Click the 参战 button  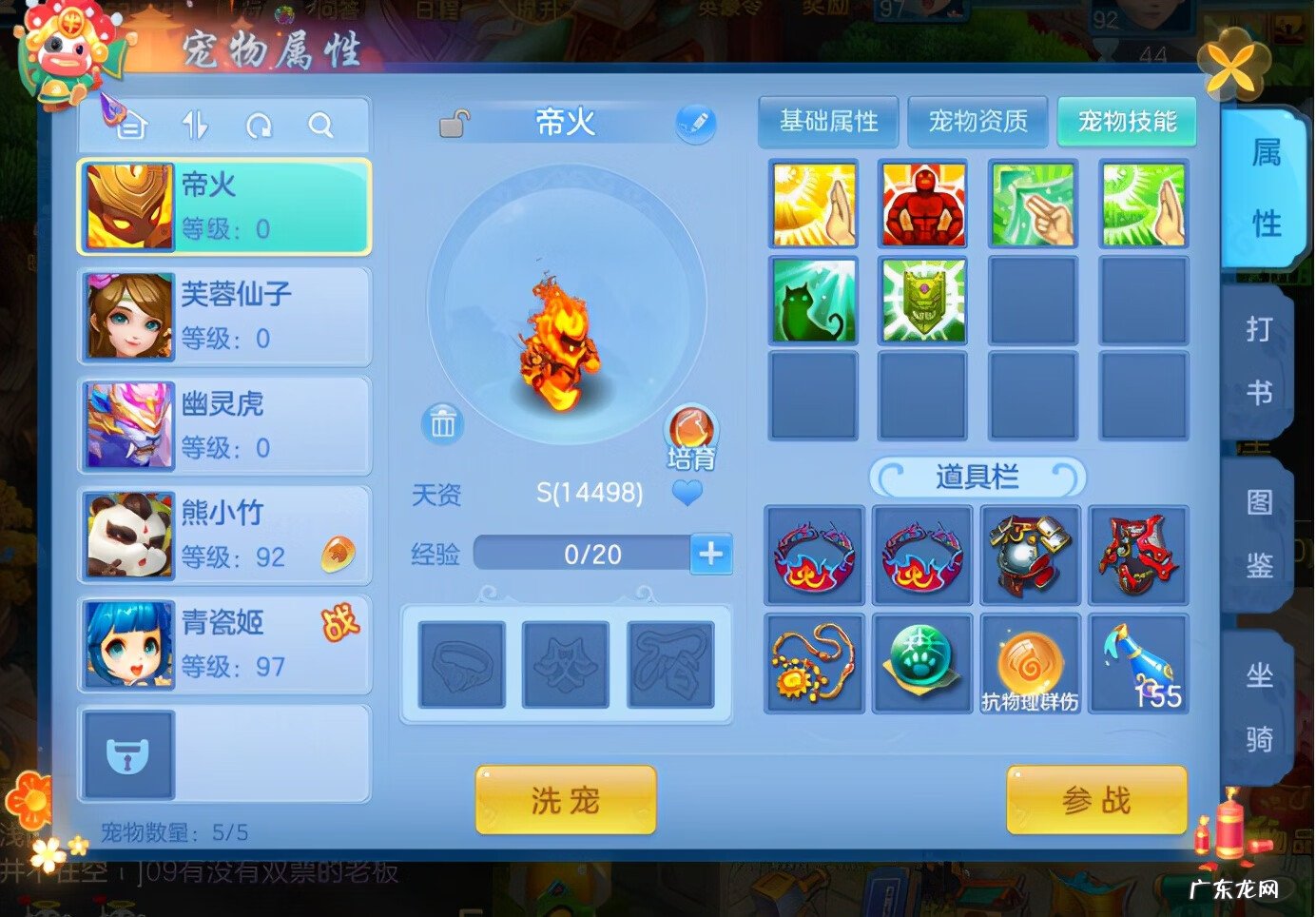tap(1095, 799)
